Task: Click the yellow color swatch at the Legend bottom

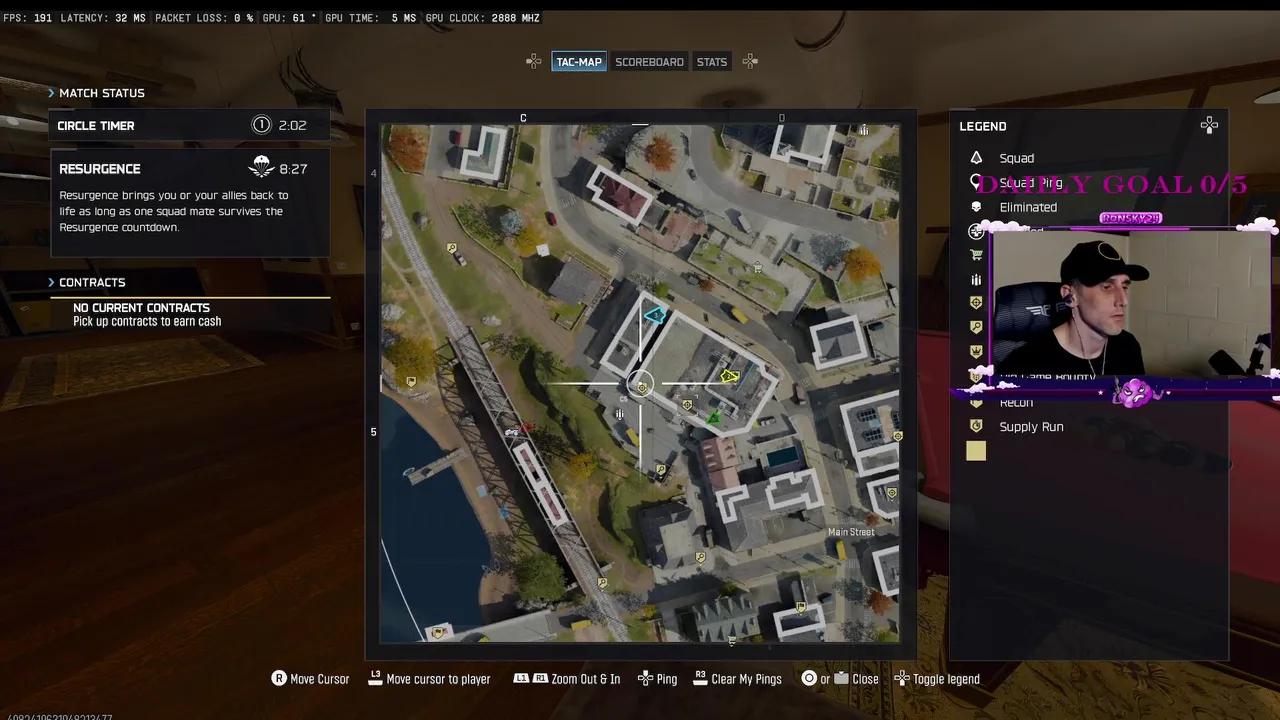Action: [975, 451]
